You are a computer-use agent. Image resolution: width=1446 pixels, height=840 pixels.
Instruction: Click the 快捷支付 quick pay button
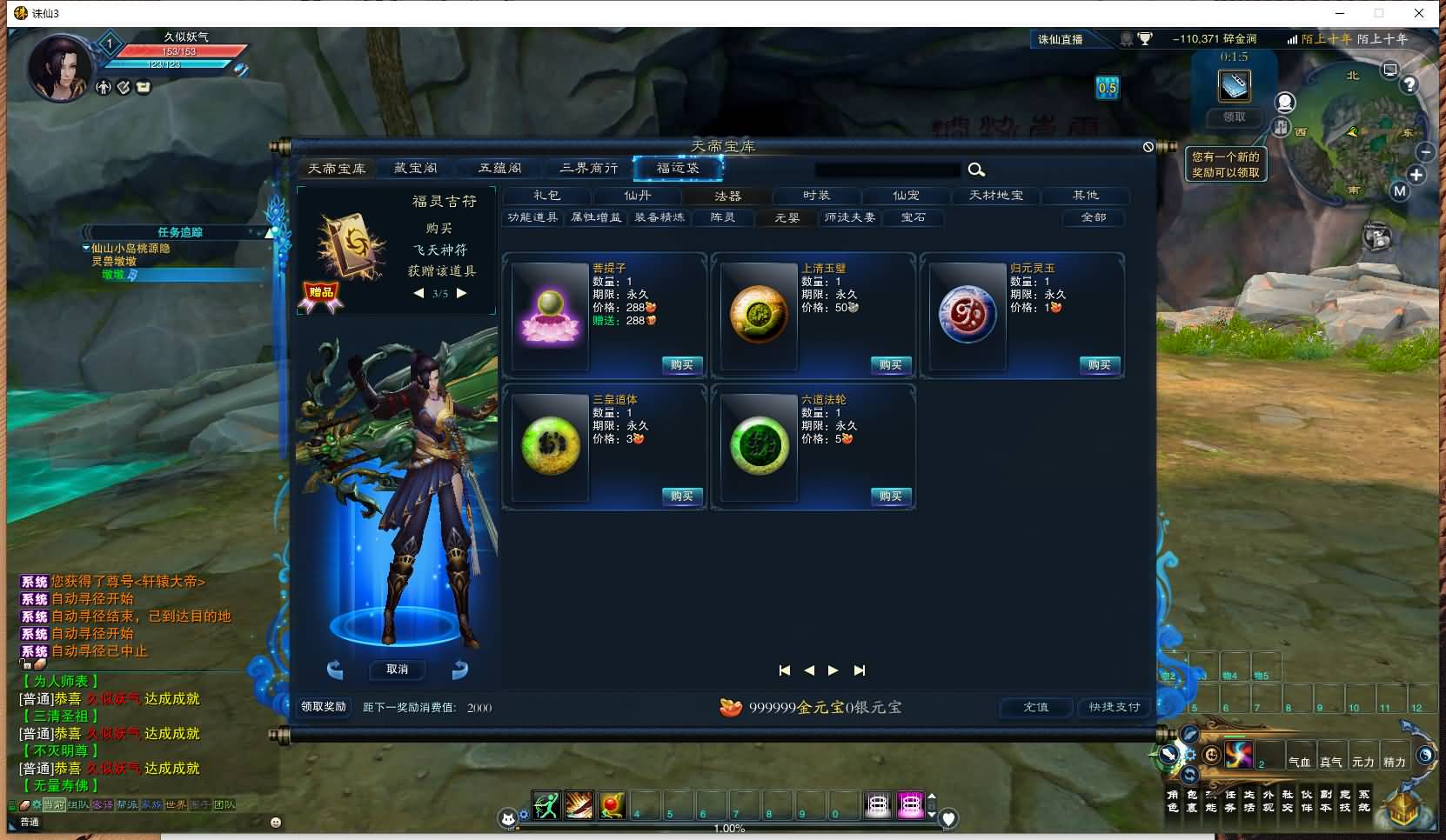click(x=1115, y=707)
